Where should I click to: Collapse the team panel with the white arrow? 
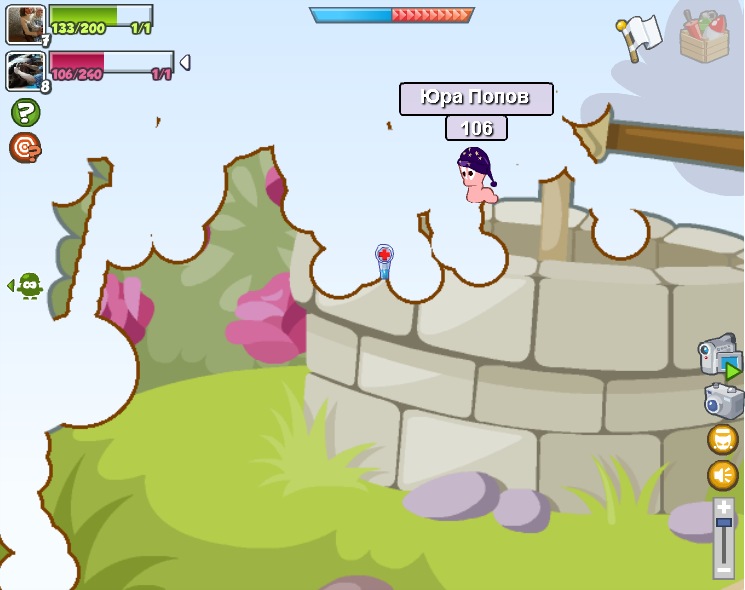[184, 63]
